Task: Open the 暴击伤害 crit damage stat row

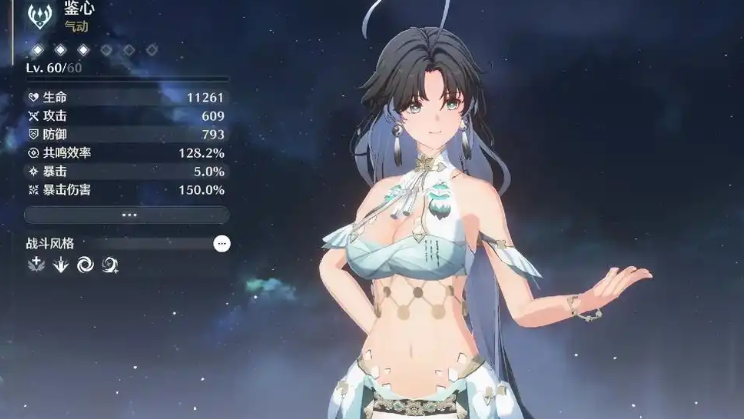Action: click(127, 189)
